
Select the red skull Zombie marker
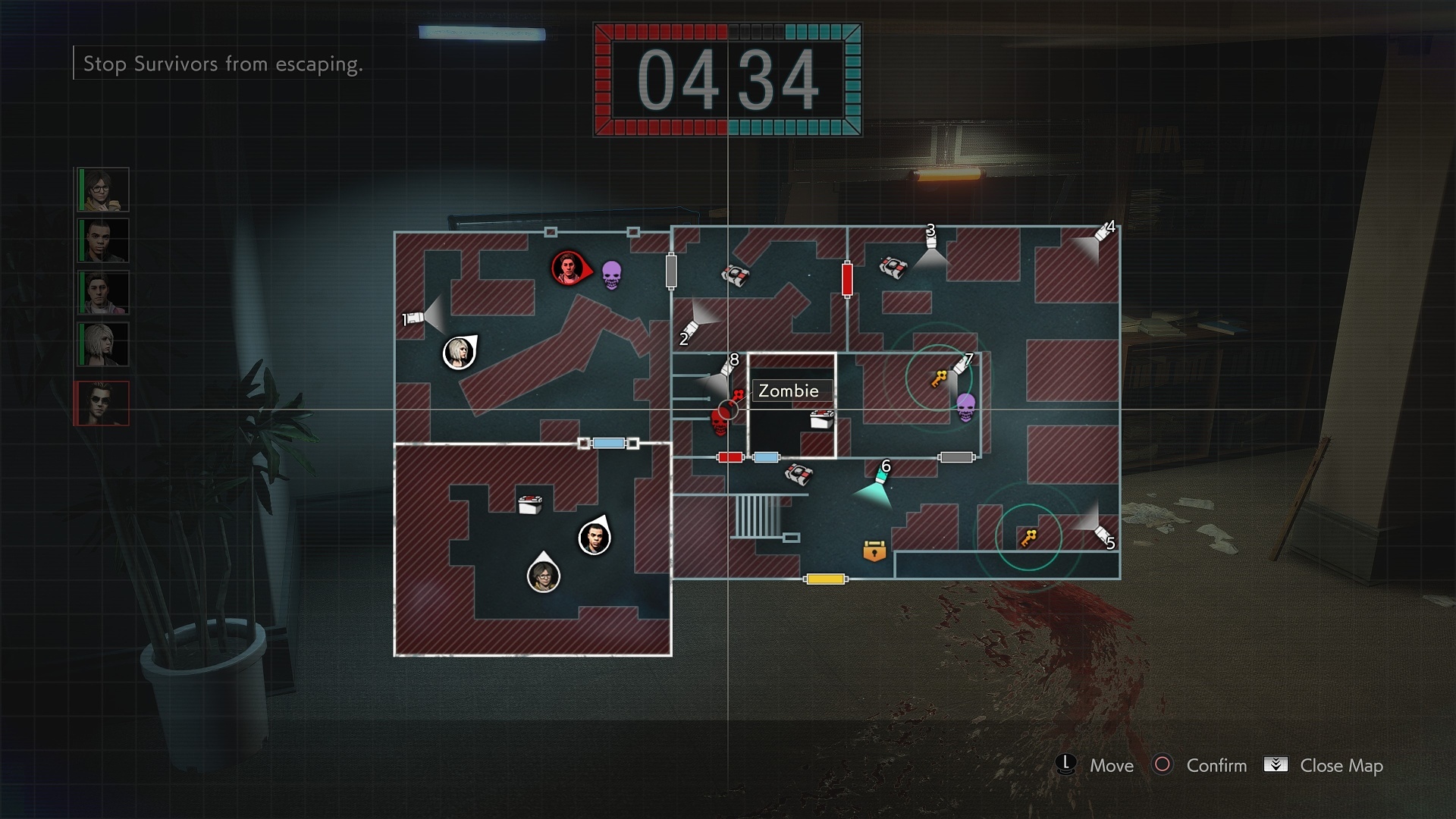point(720,421)
